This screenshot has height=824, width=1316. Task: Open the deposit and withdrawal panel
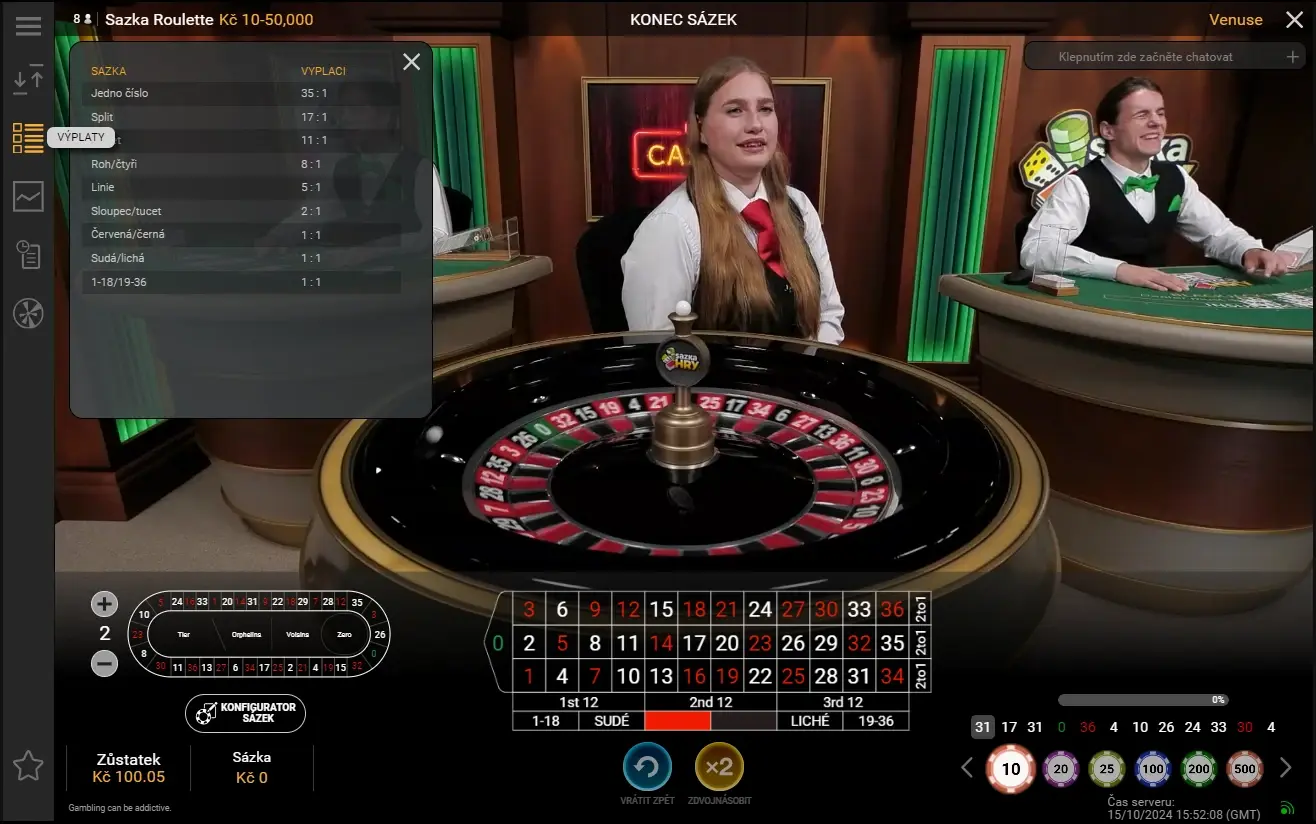click(28, 76)
